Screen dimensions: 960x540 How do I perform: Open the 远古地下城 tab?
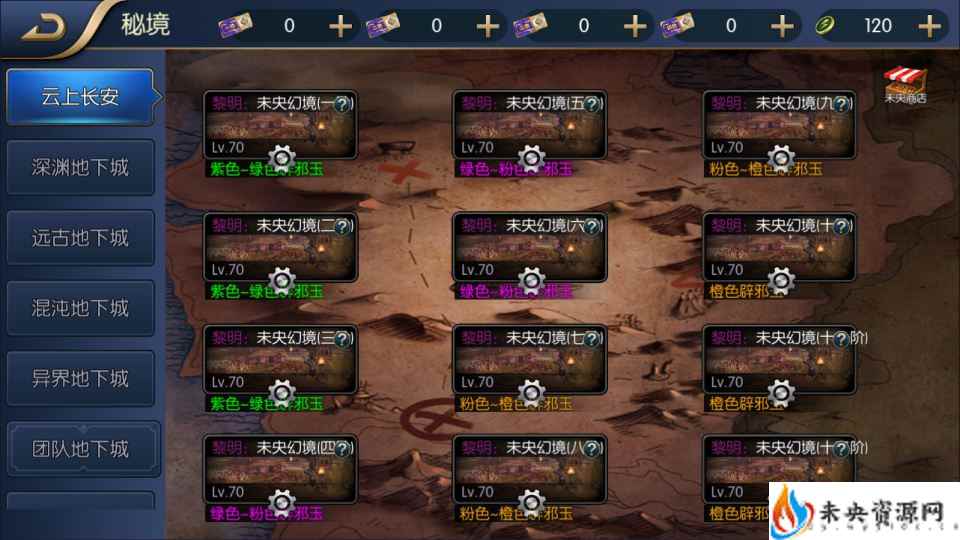pos(80,238)
